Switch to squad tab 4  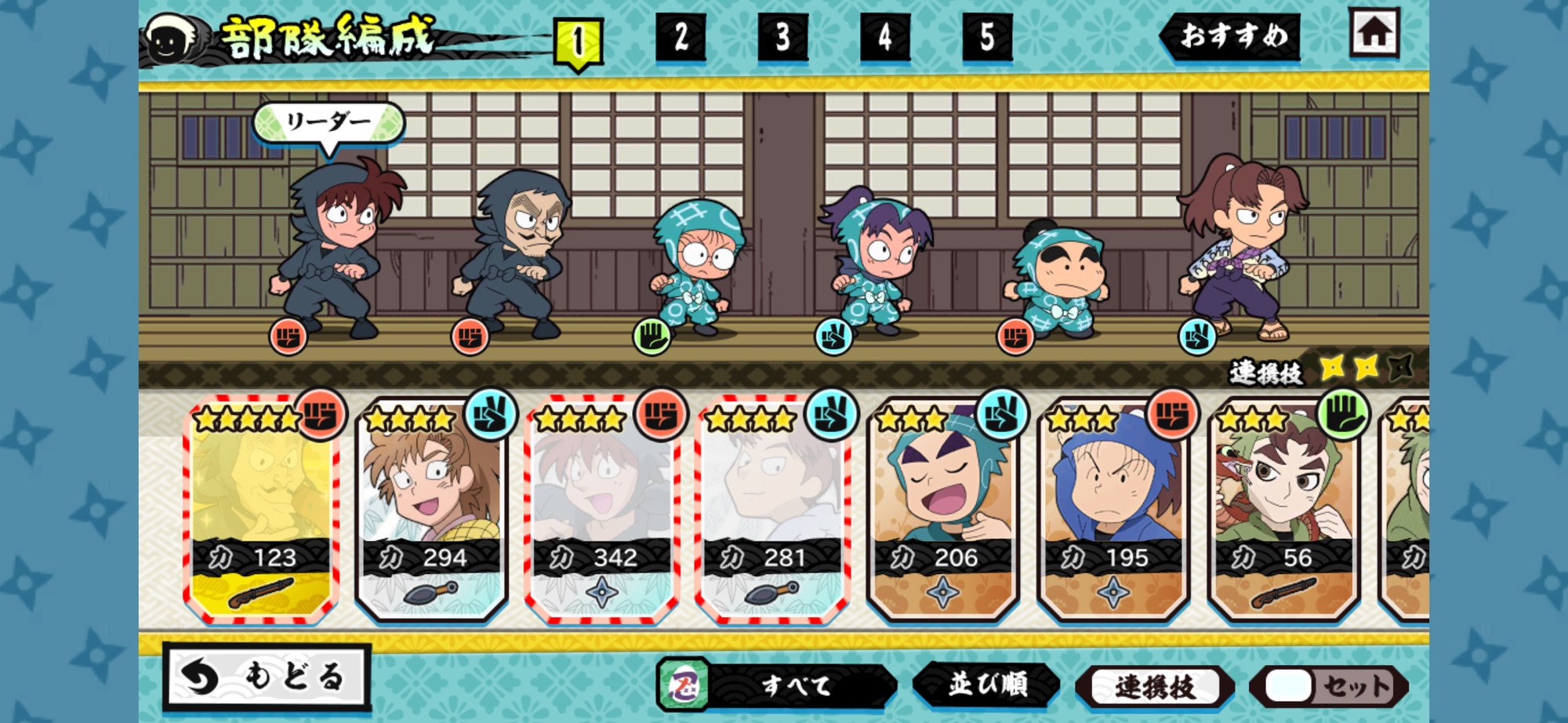[884, 38]
